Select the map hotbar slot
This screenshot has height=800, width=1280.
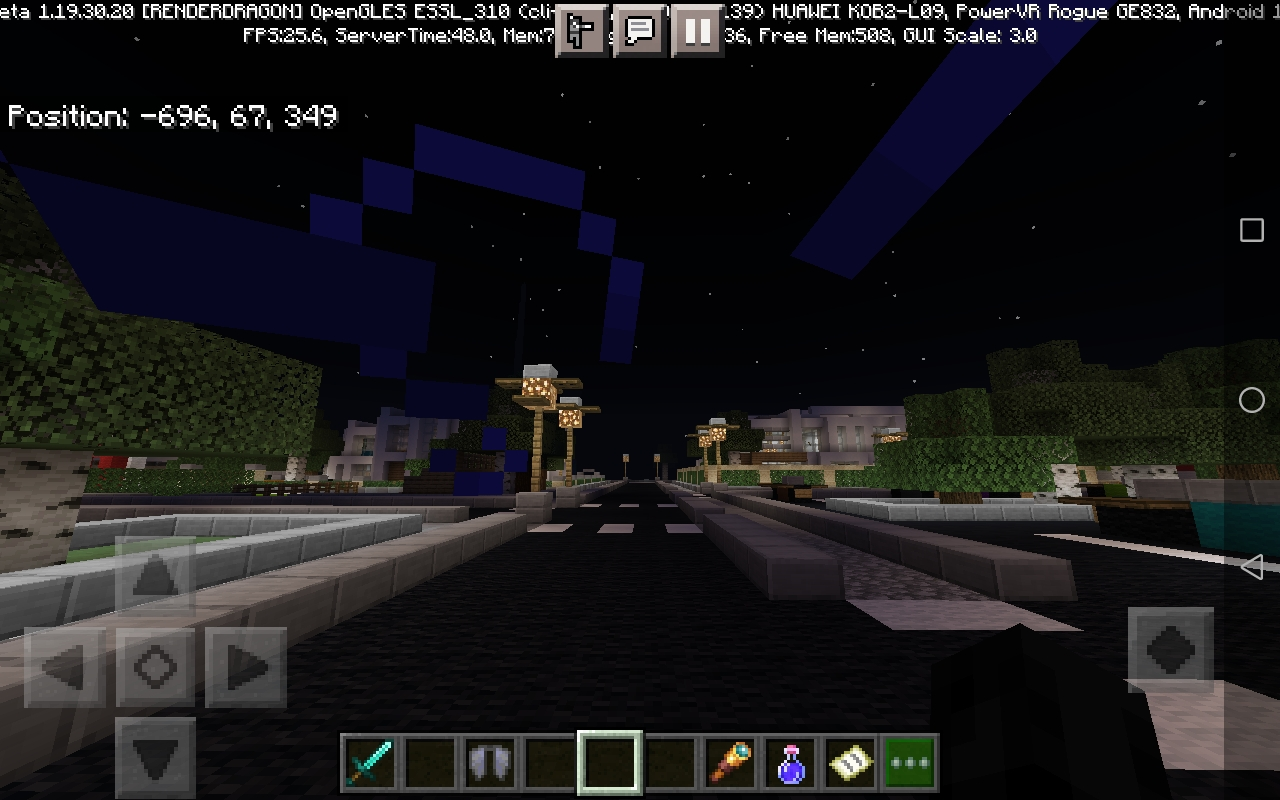pyautogui.click(x=849, y=761)
